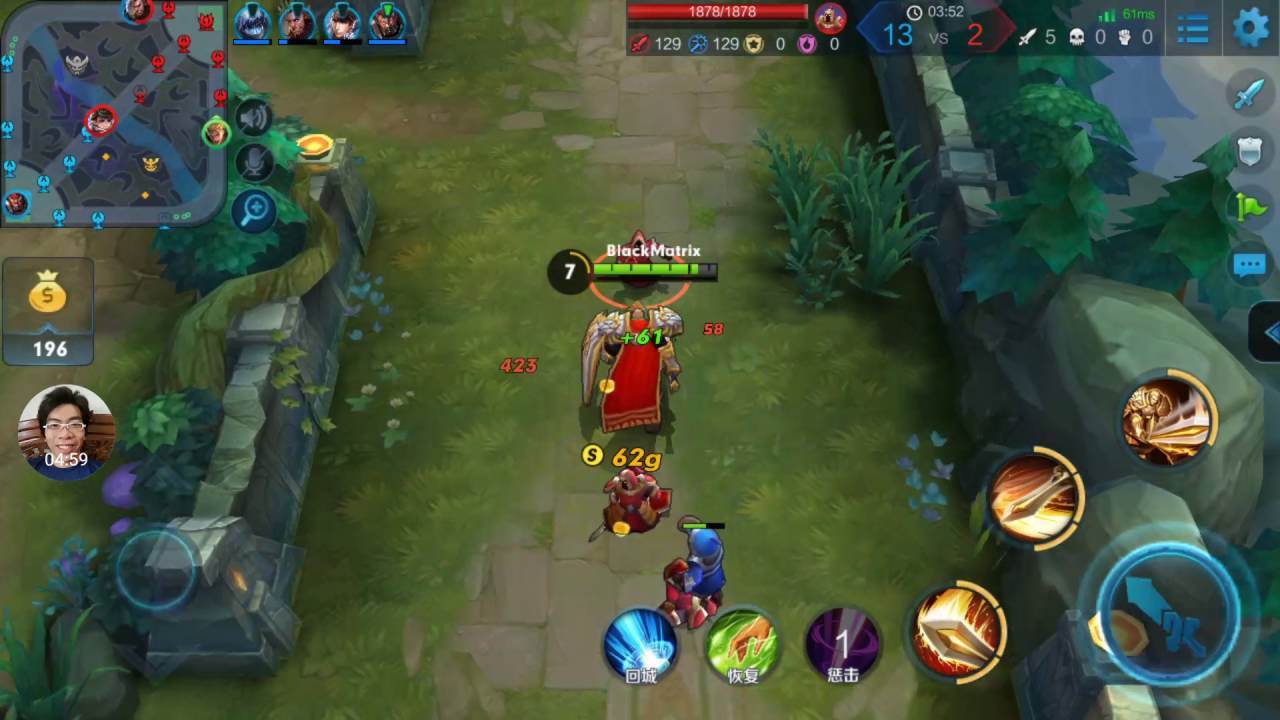The height and width of the screenshot is (720, 1280).
Task: Tap the basic attack button
Action: (x=1168, y=610)
